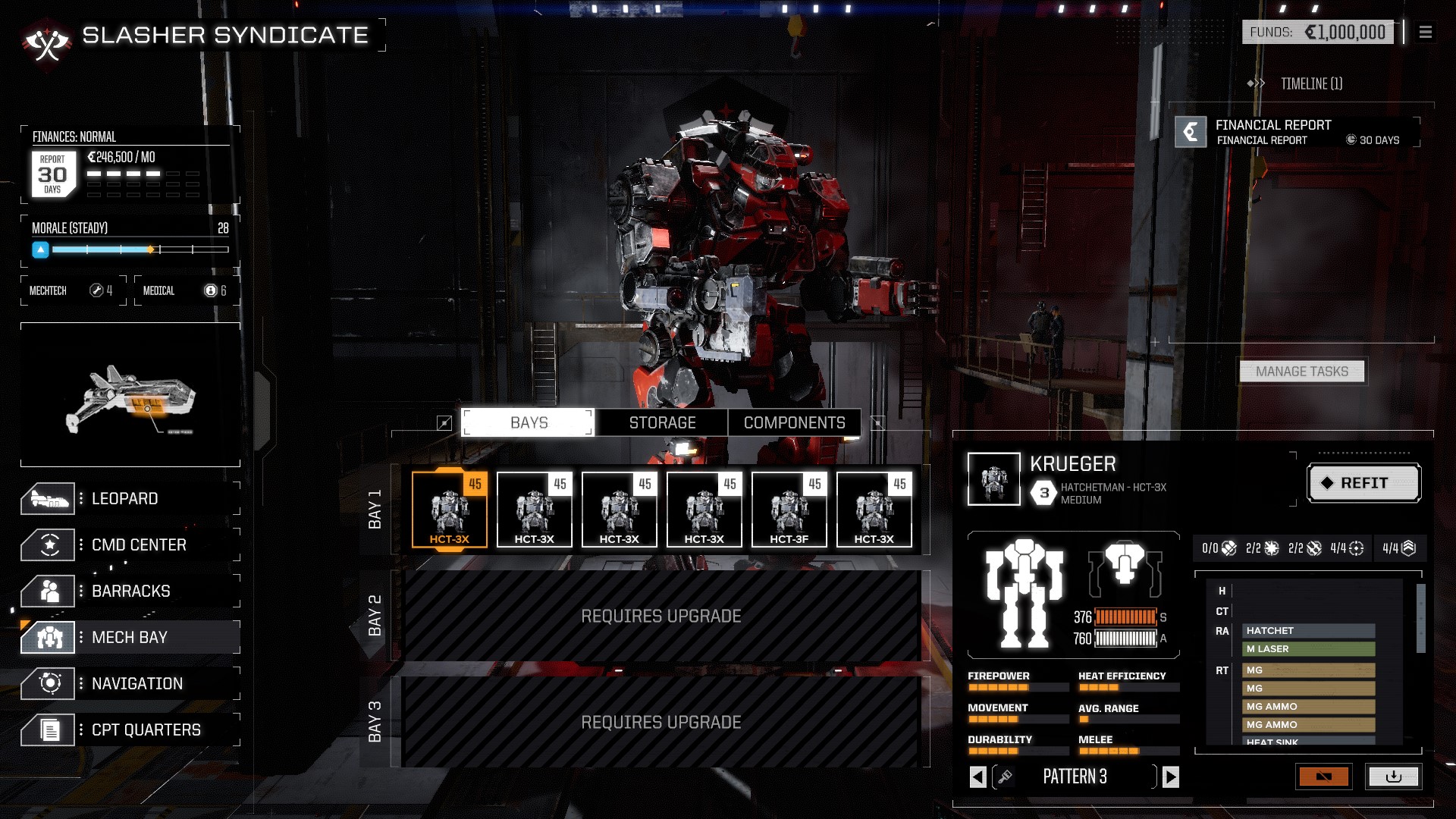Click the left arrow beside Pattern 3
Screen dimensions: 1456x819
point(978,777)
